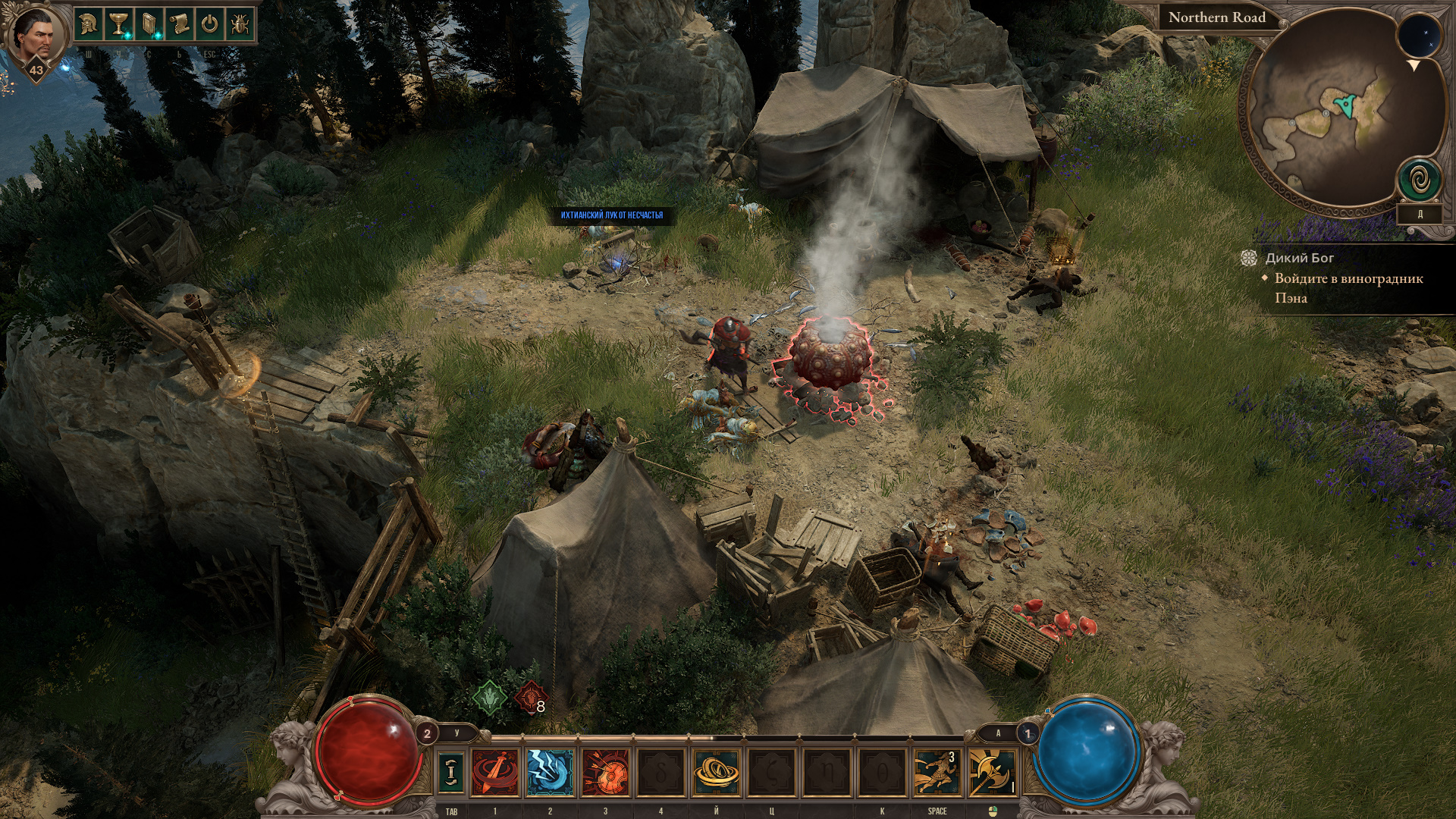Use the running warrior dodge skill
The height and width of the screenshot is (819, 1456).
(937, 772)
